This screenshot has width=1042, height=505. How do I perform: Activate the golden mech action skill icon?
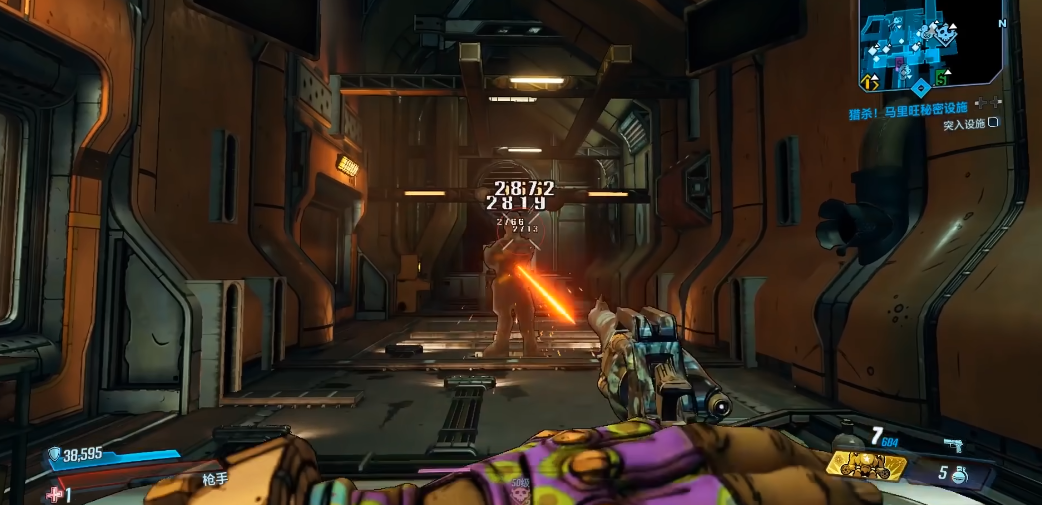[865, 463]
